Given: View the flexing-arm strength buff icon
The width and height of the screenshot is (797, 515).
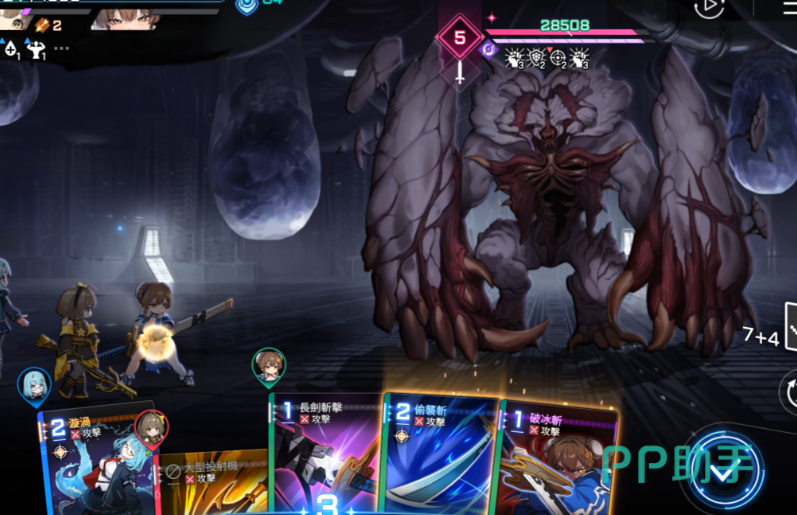Looking at the screenshot, I should click(38, 48).
